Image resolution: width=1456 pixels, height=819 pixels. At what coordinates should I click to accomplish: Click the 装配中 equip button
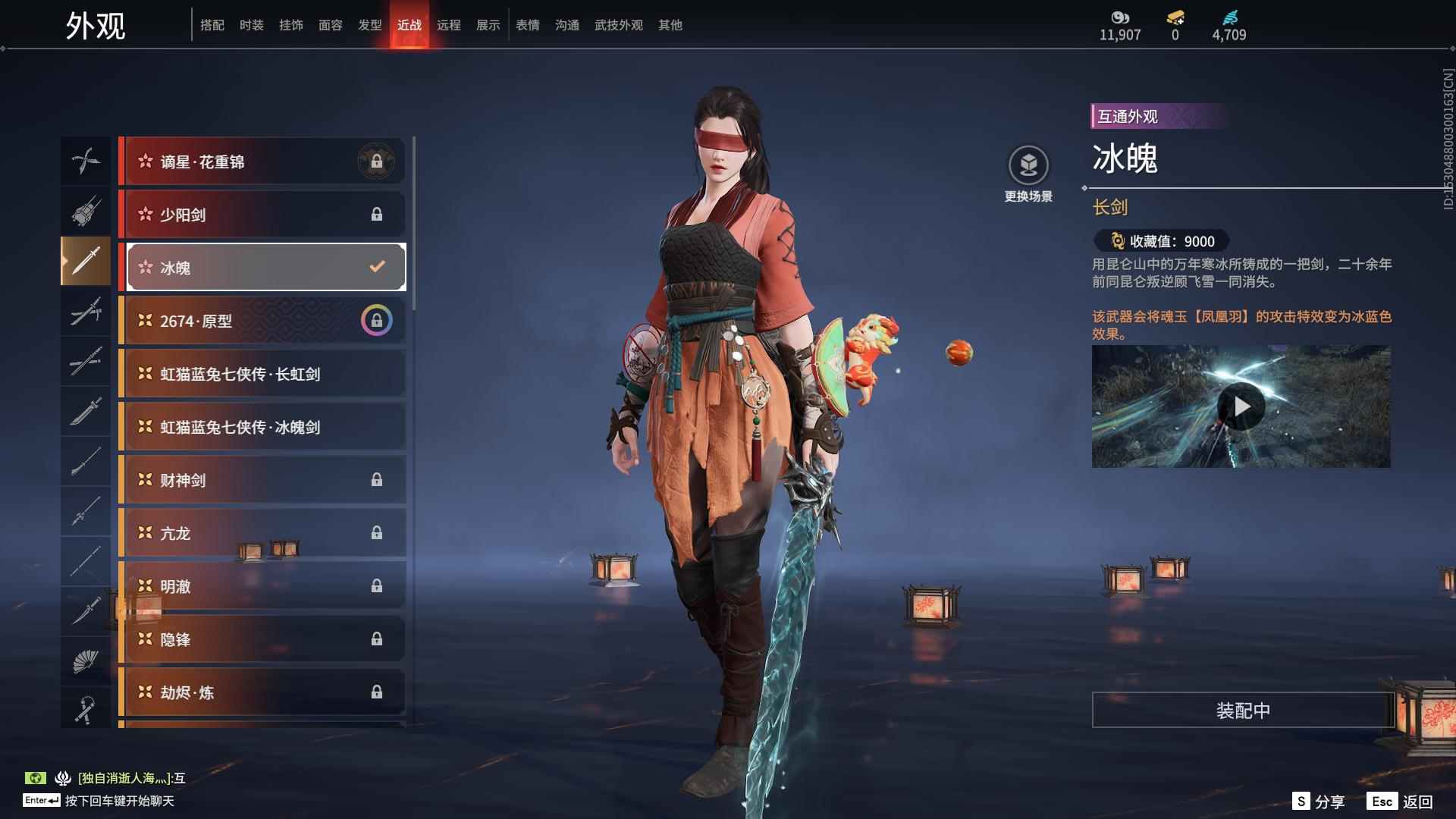click(1242, 710)
